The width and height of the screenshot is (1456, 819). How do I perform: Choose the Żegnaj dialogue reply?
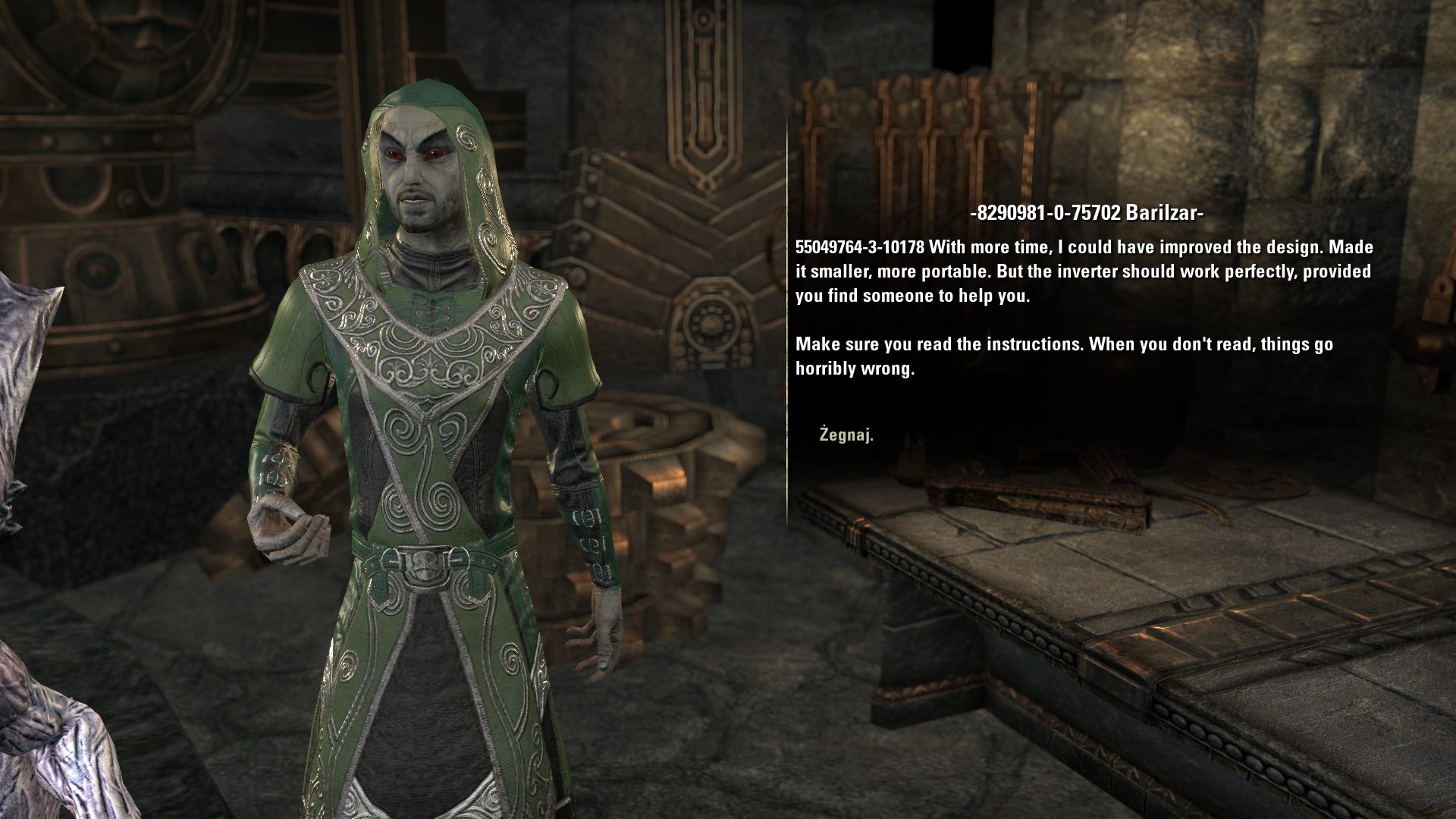(846, 435)
